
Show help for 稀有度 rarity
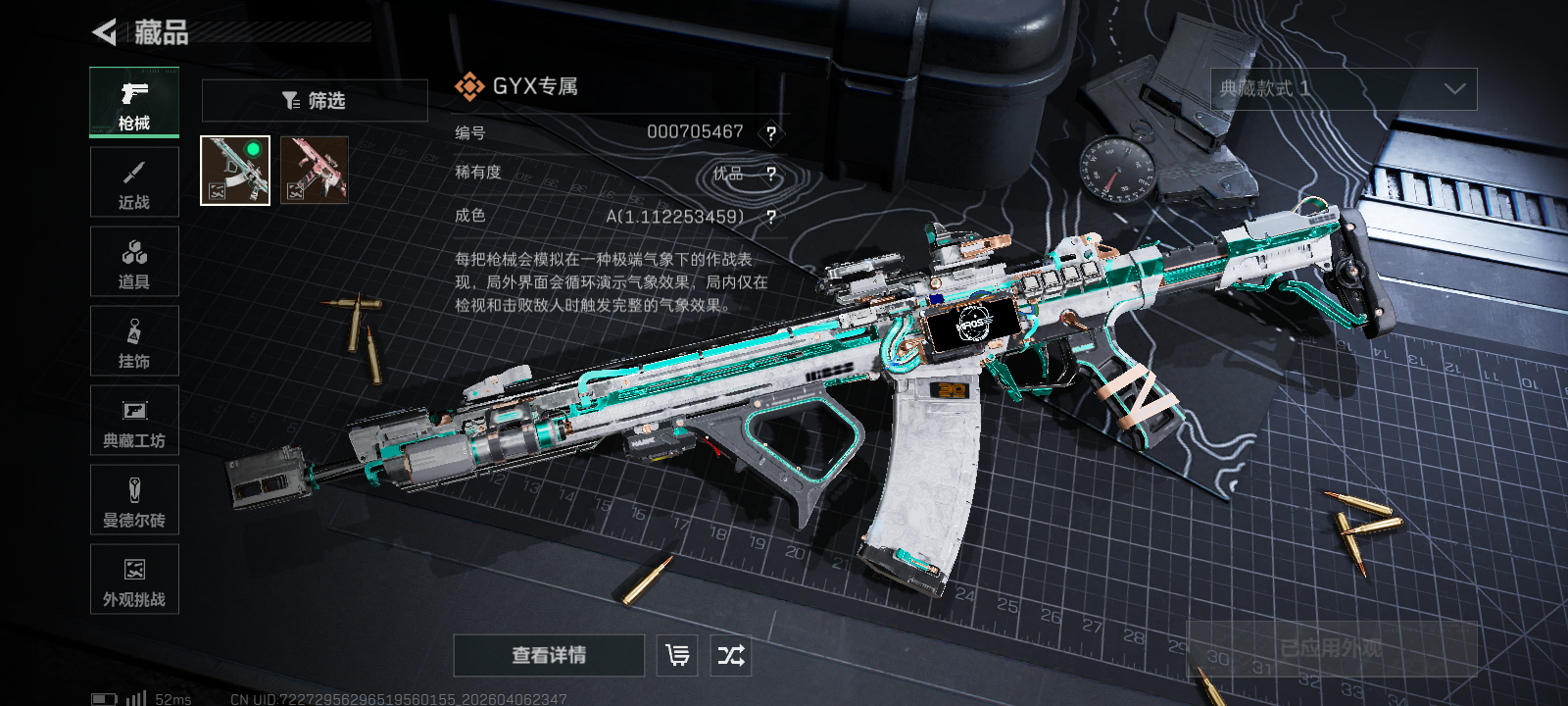point(771,175)
